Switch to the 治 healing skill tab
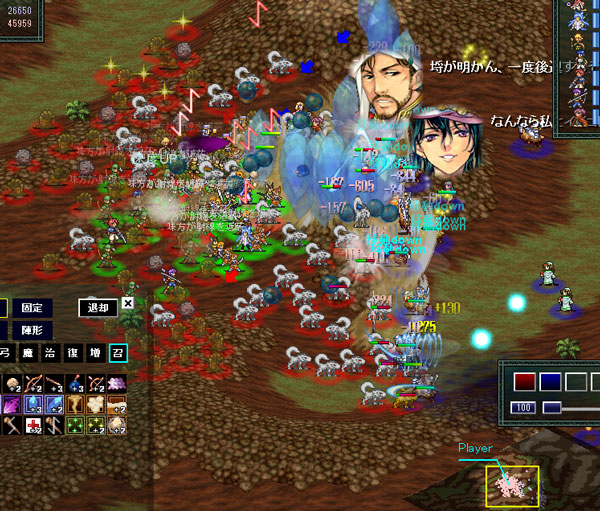The height and width of the screenshot is (511, 600). point(49,352)
